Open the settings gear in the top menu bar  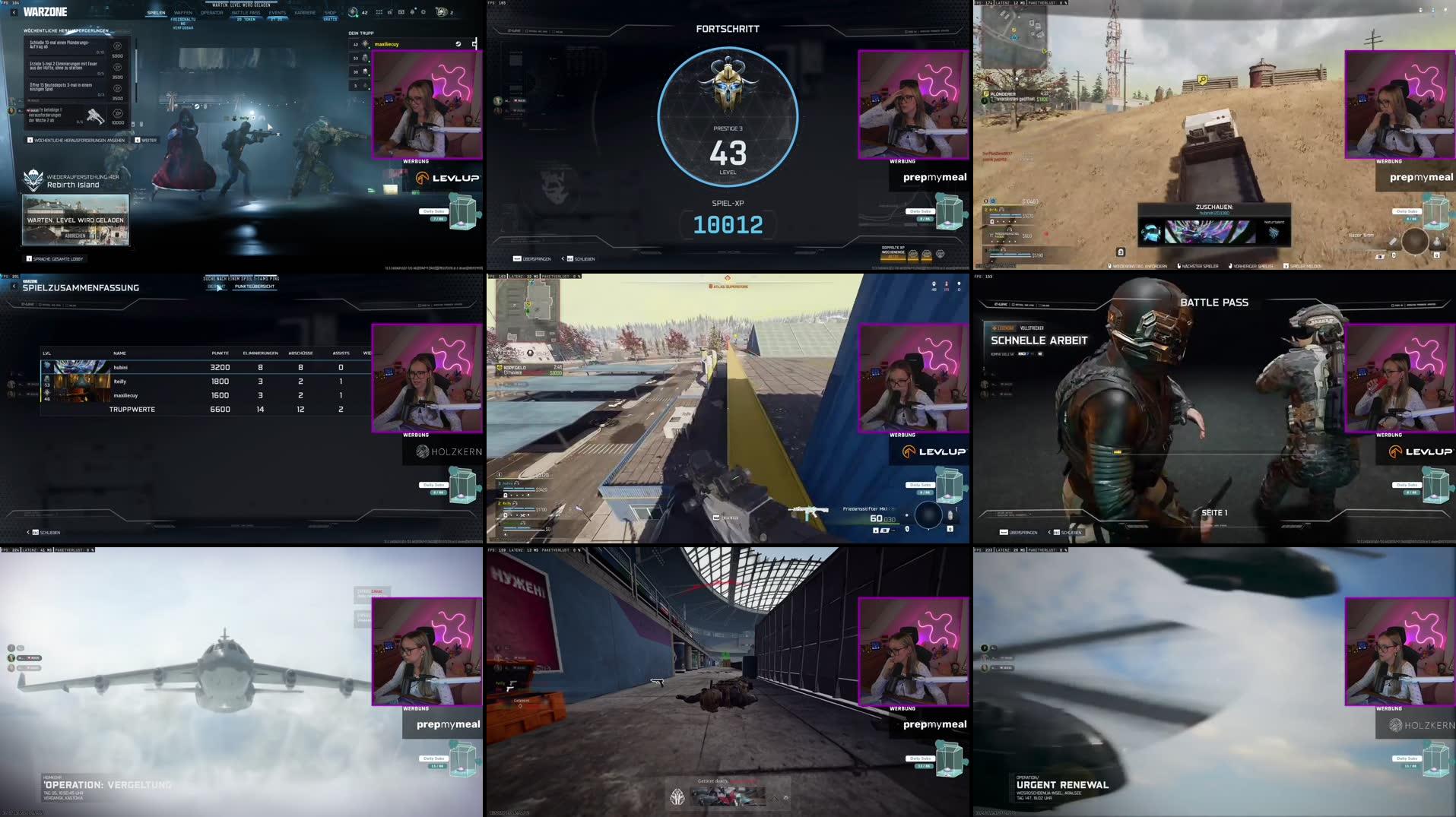[x=423, y=11]
